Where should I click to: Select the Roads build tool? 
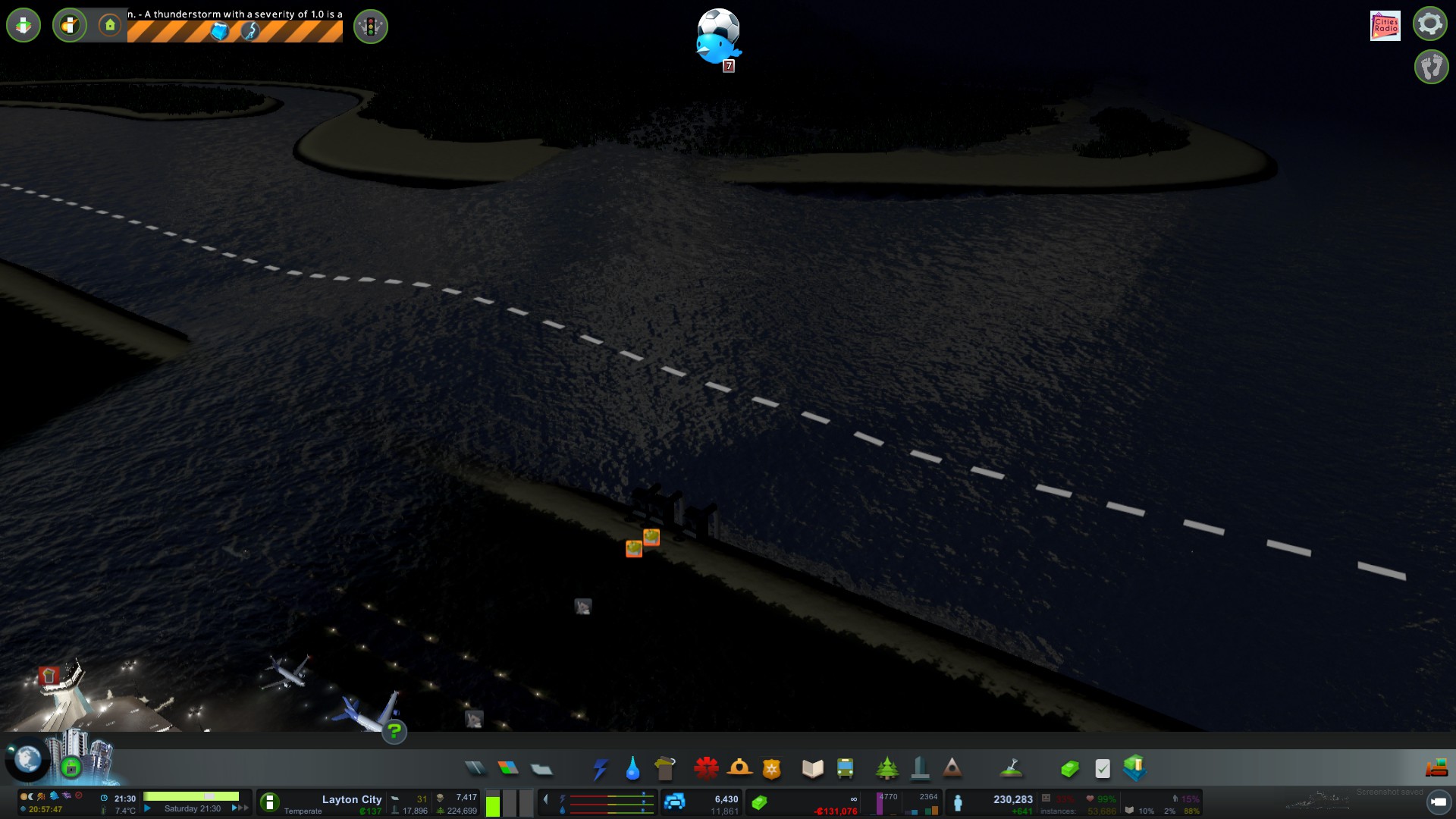coord(475,768)
